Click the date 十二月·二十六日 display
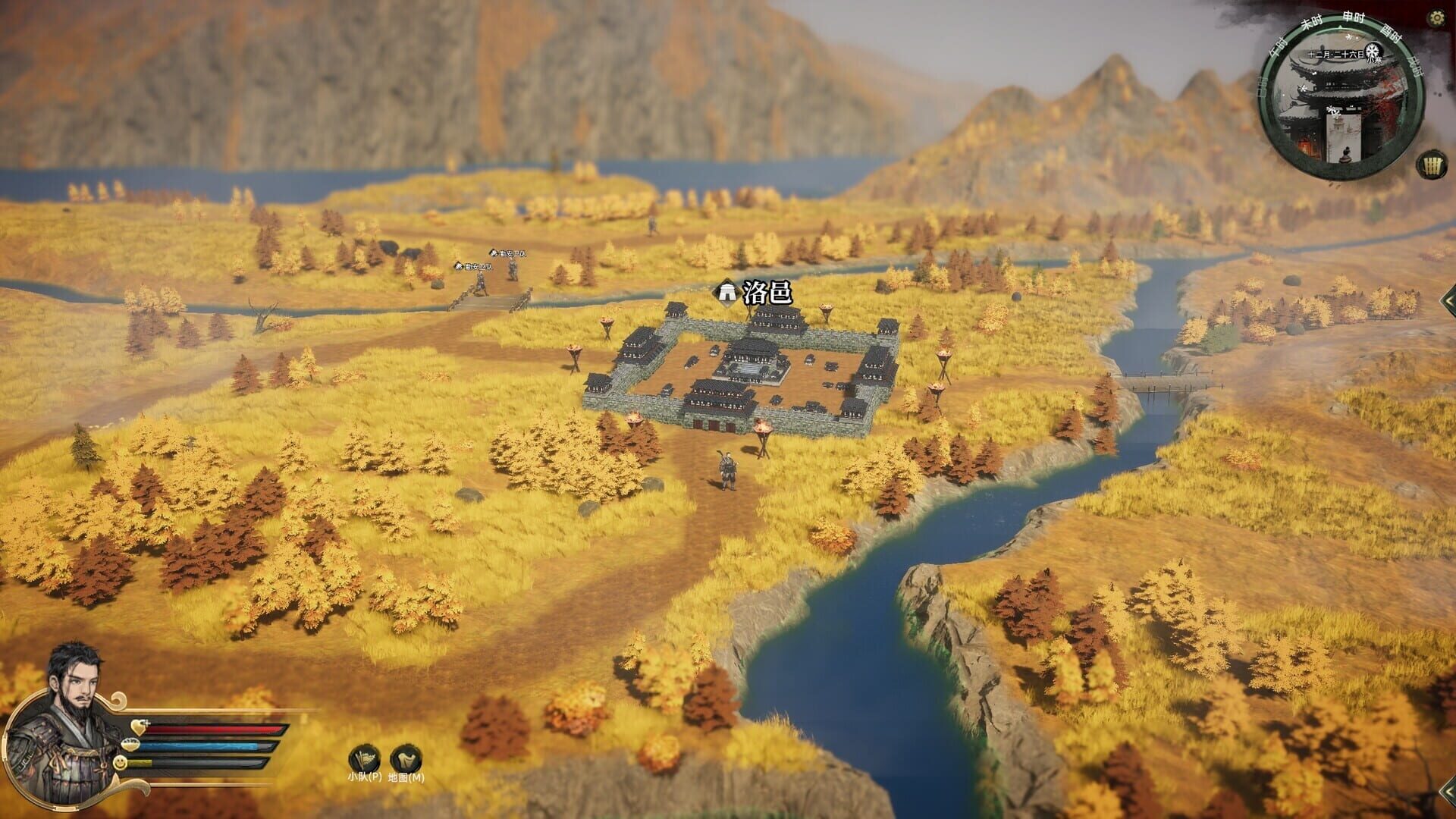This screenshot has height=819, width=1456. [1335, 54]
